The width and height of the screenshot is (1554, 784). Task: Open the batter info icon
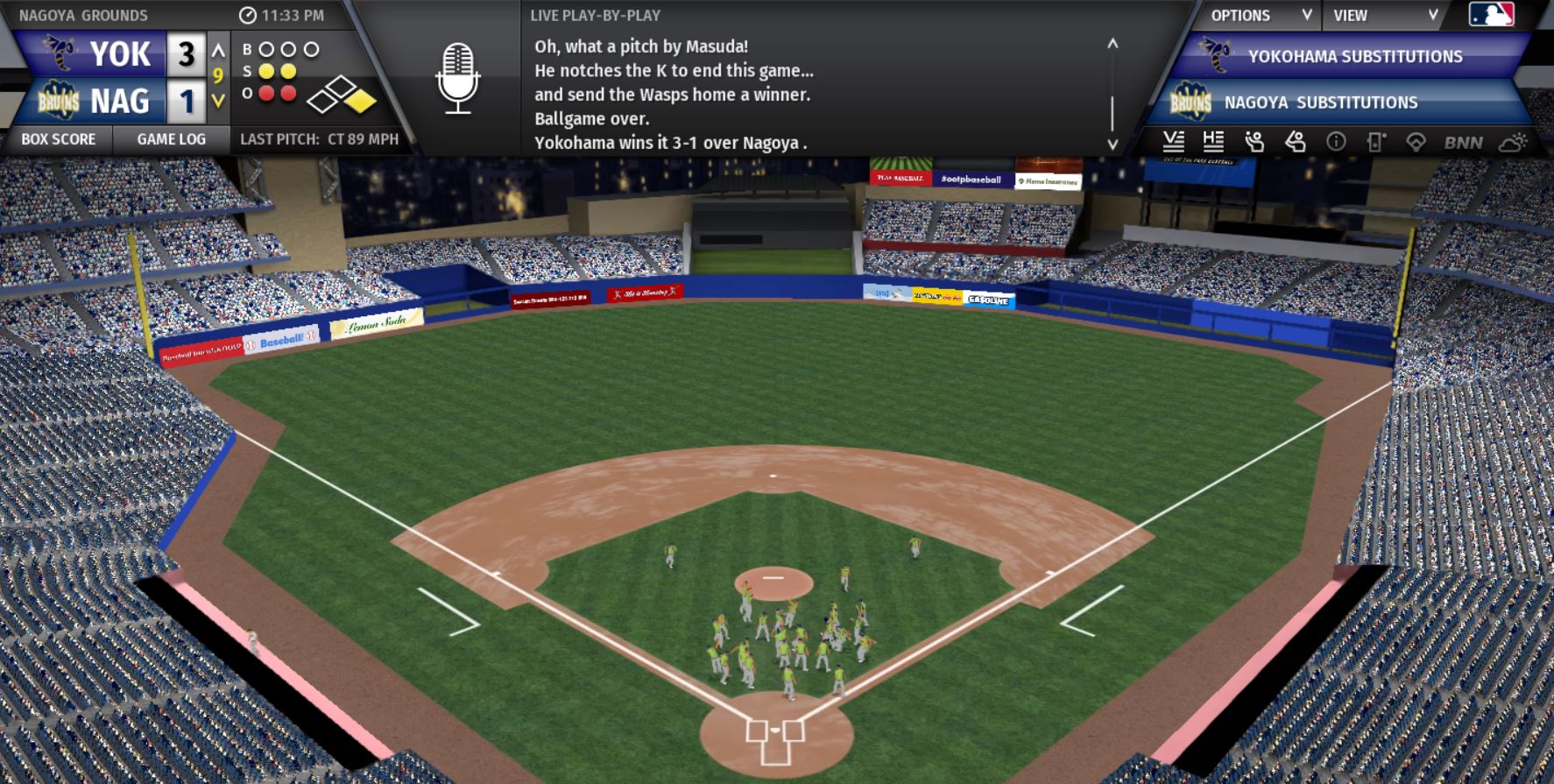[x=1295, y=141]
